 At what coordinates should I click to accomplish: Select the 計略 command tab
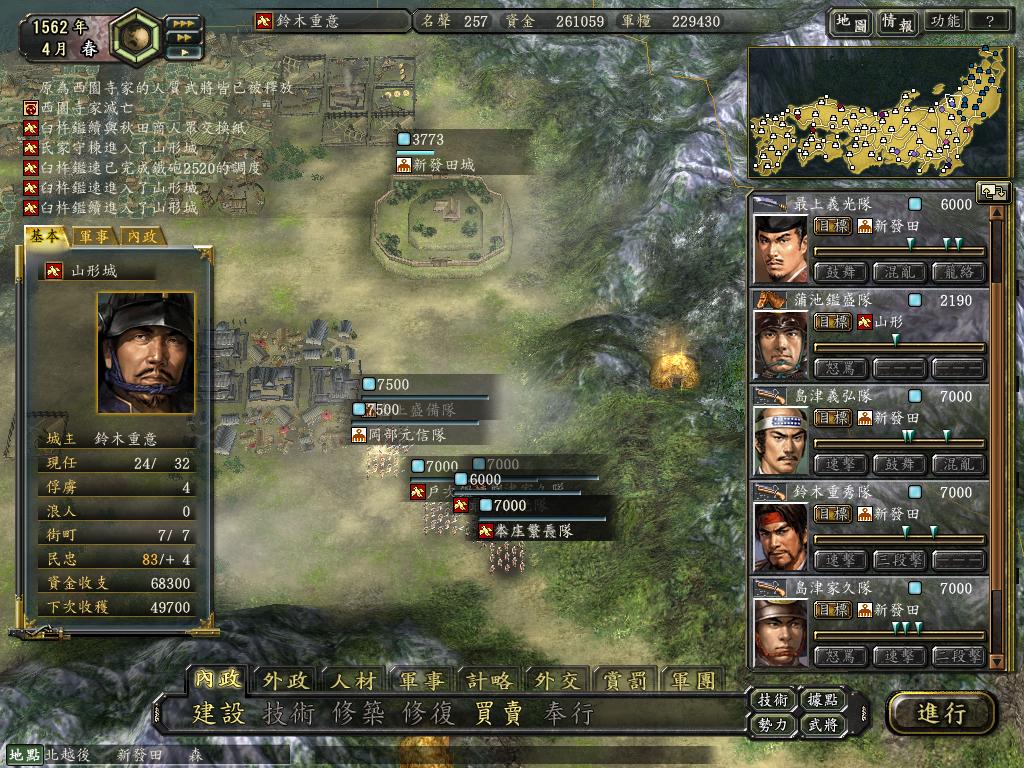[x=489, y=681]
